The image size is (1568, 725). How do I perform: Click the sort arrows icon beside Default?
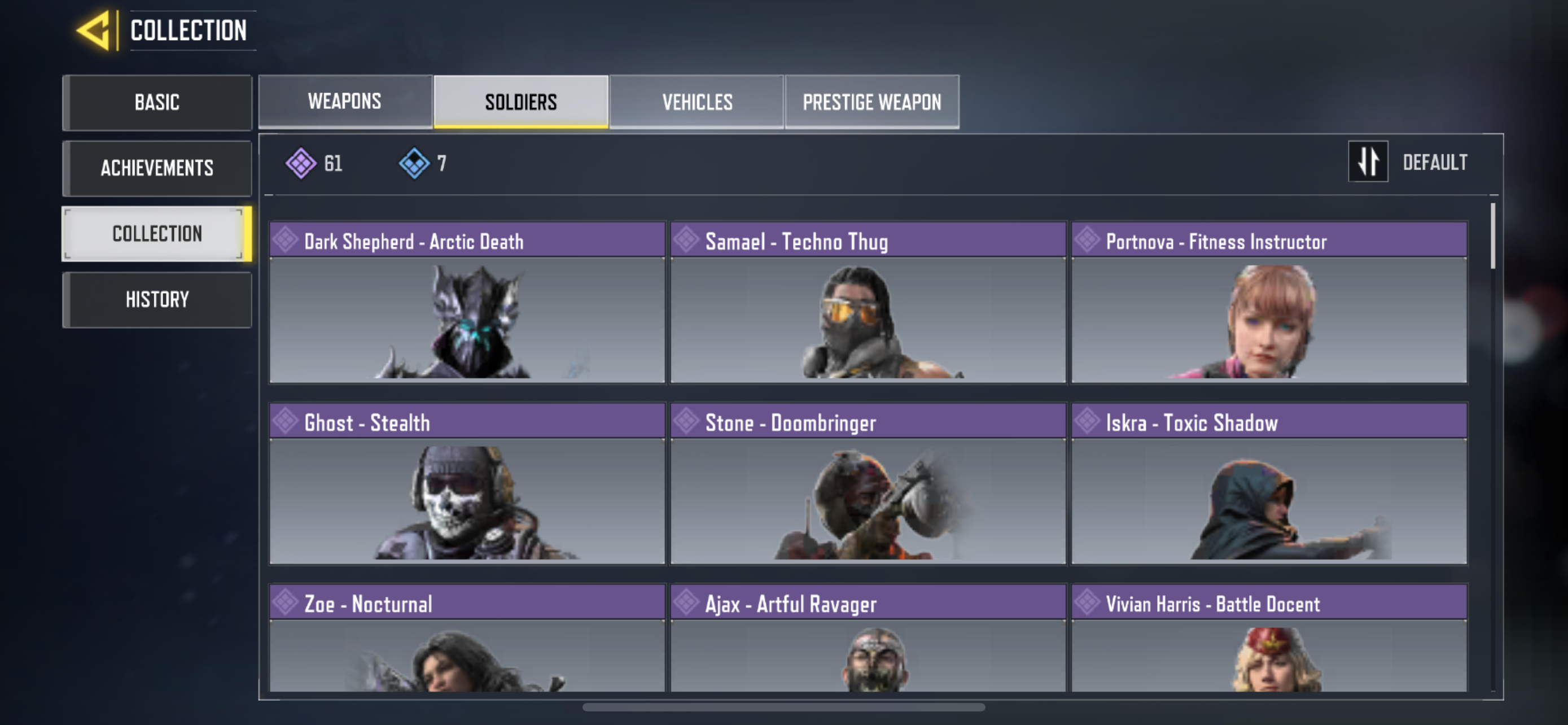pos(1368,161)
